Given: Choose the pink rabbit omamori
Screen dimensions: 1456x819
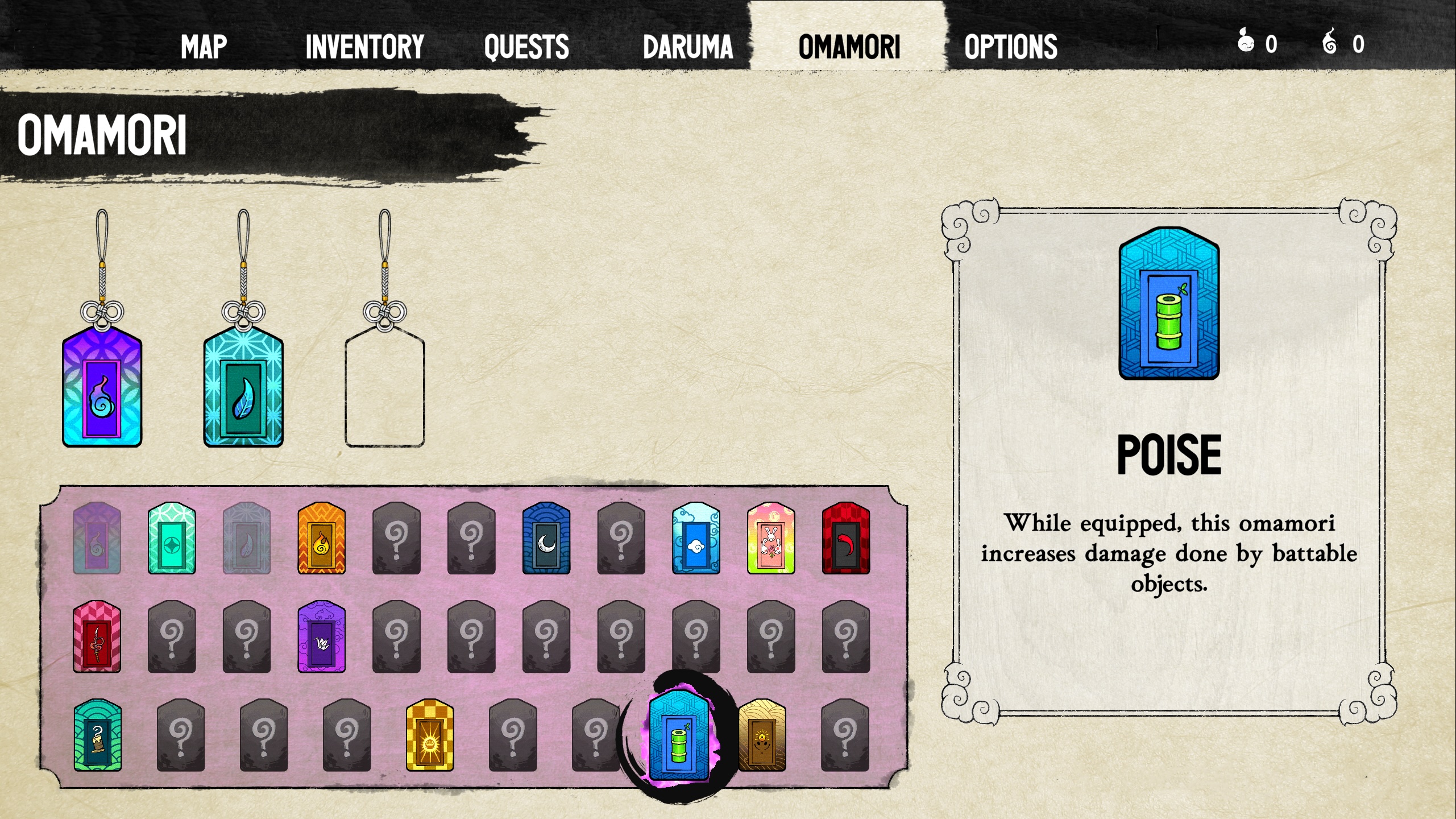Looking at the screenshot, I should pyautogui.click(x=770, y=538).
